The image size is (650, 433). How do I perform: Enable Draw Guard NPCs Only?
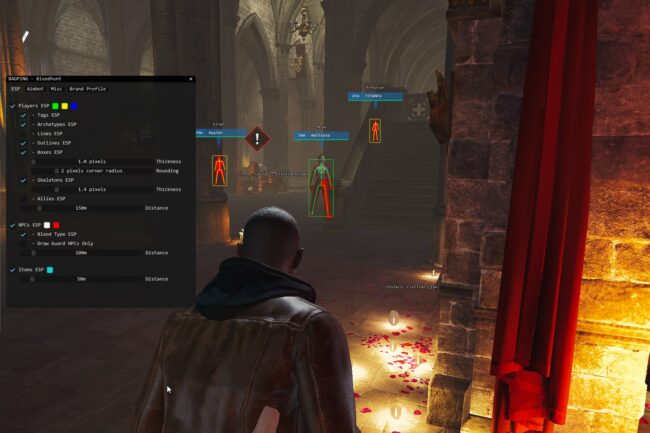(x=23, y=243)
